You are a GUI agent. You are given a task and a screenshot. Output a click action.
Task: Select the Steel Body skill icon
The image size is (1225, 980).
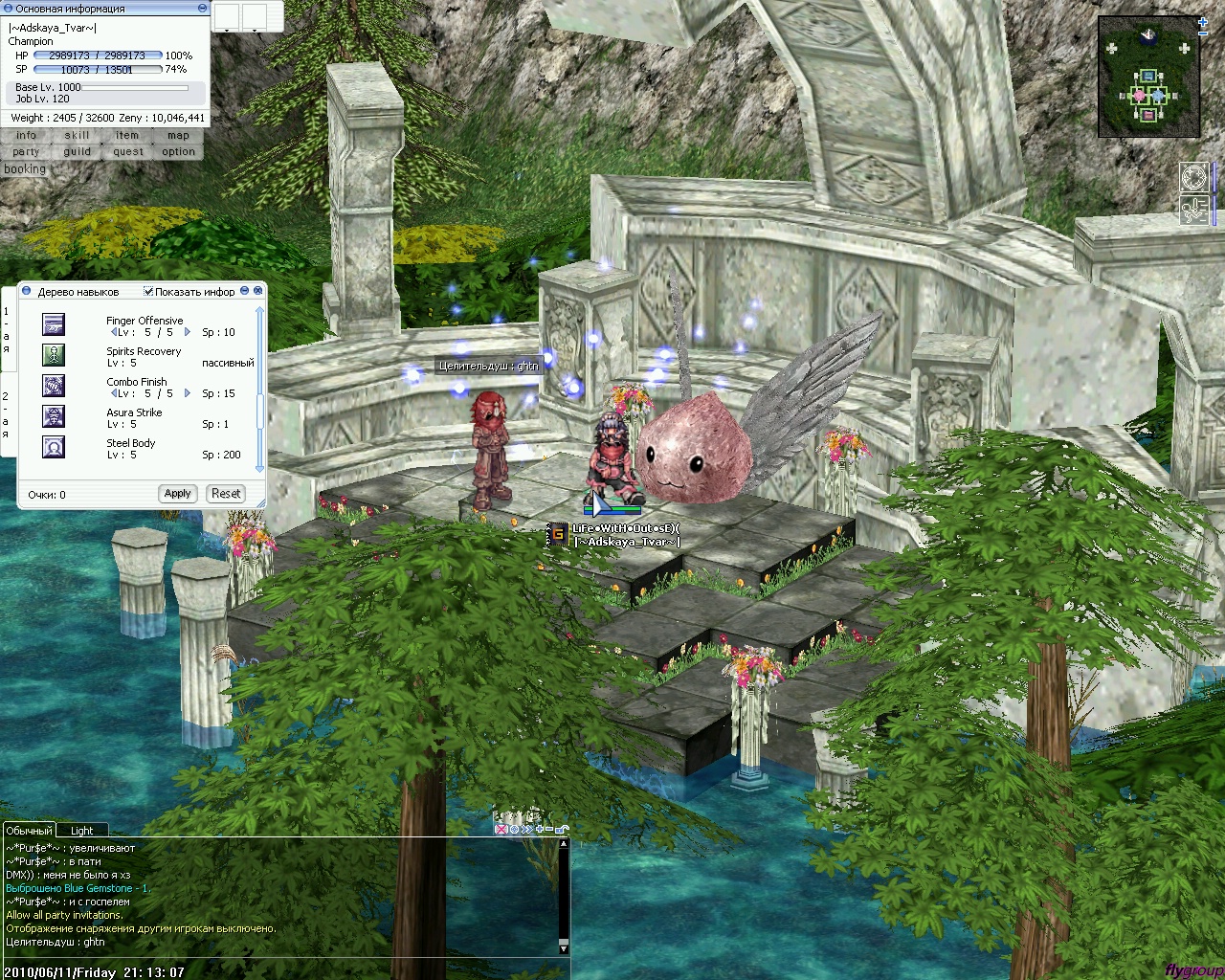point(54,447)
